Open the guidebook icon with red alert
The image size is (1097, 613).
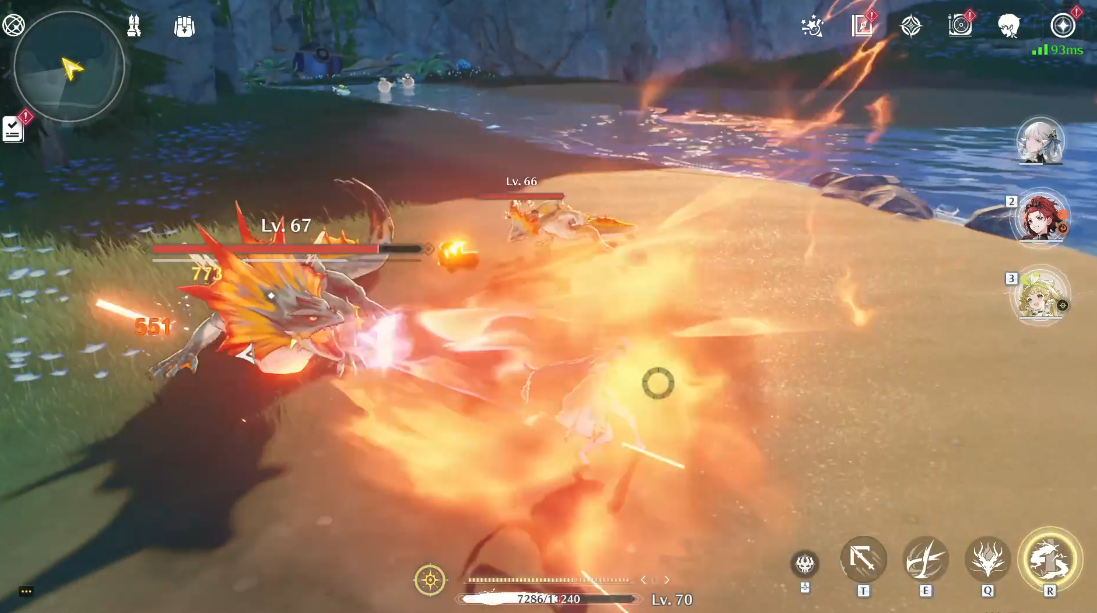tap(862, 26)
